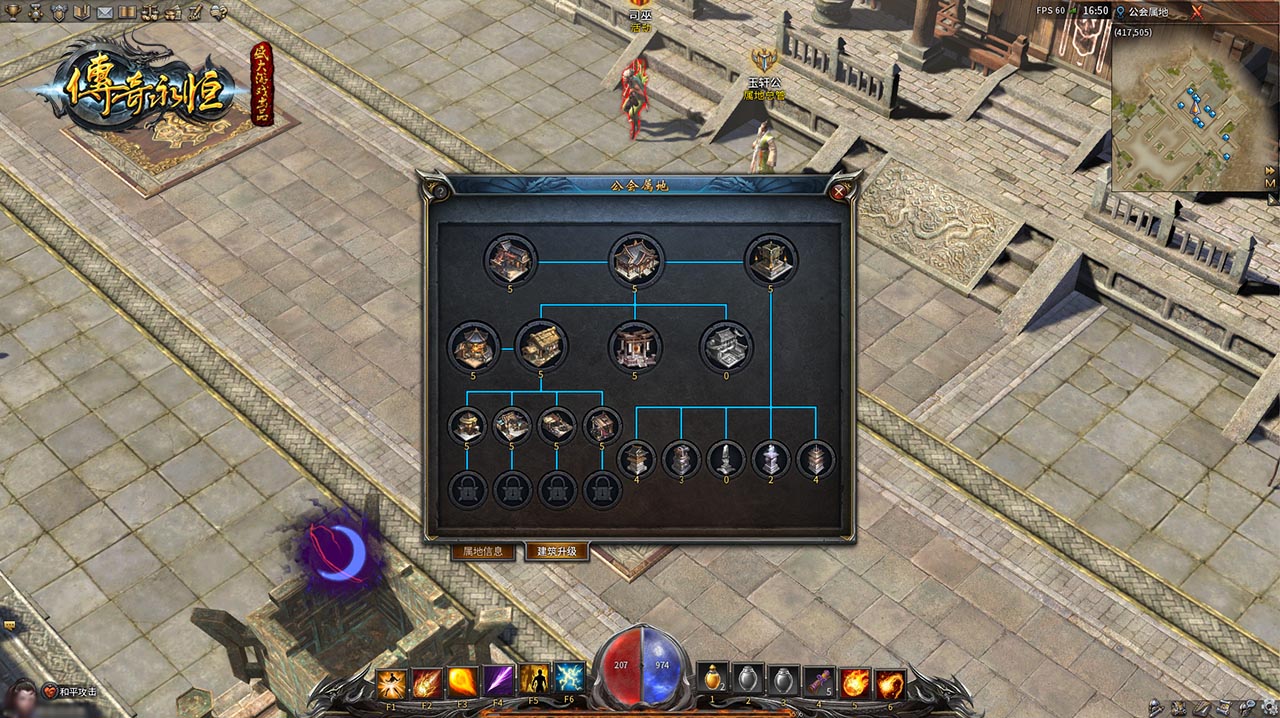The width and height of the screenshot is (1280, 718).
Task: Open the help question mark icon
Action: pyautogui.click(x=217, y=12)
